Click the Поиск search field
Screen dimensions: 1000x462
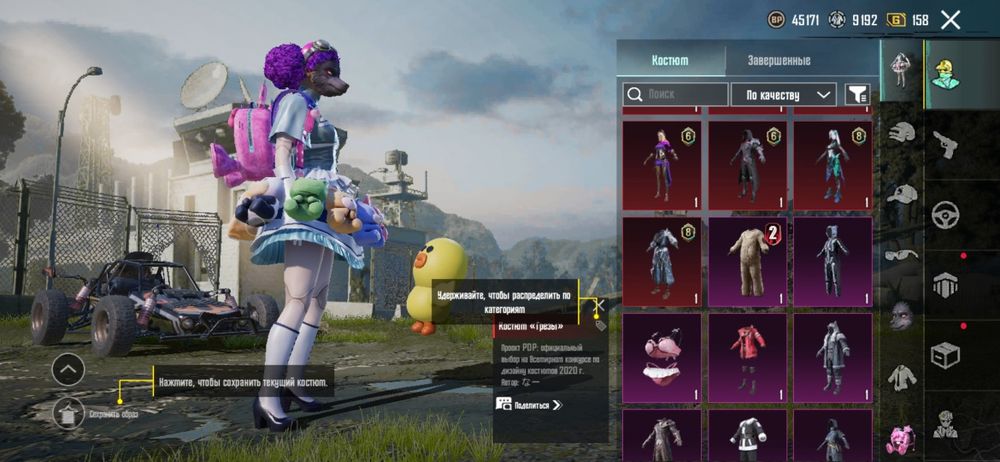coord(676,94)
